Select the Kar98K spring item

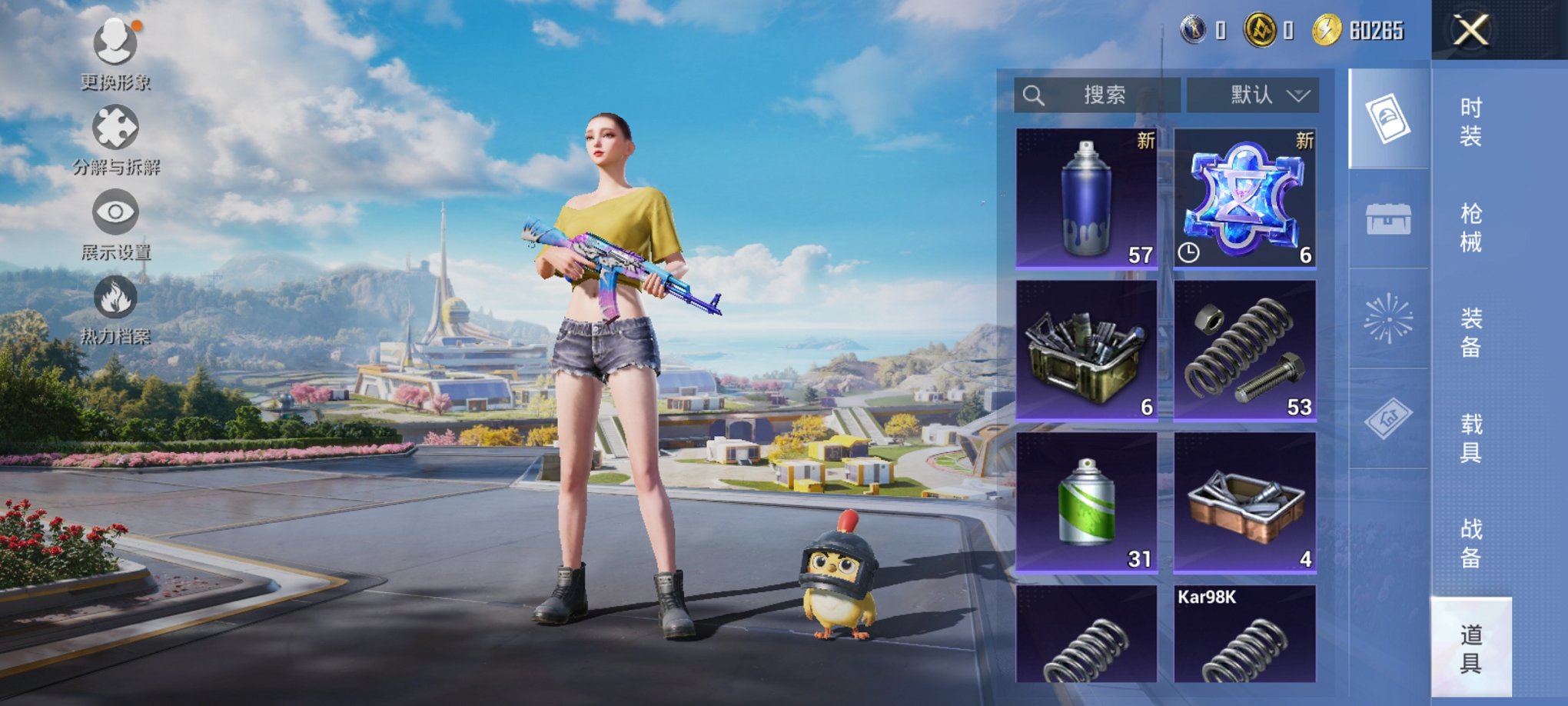pyautogui.click(x=1244, y=634)
